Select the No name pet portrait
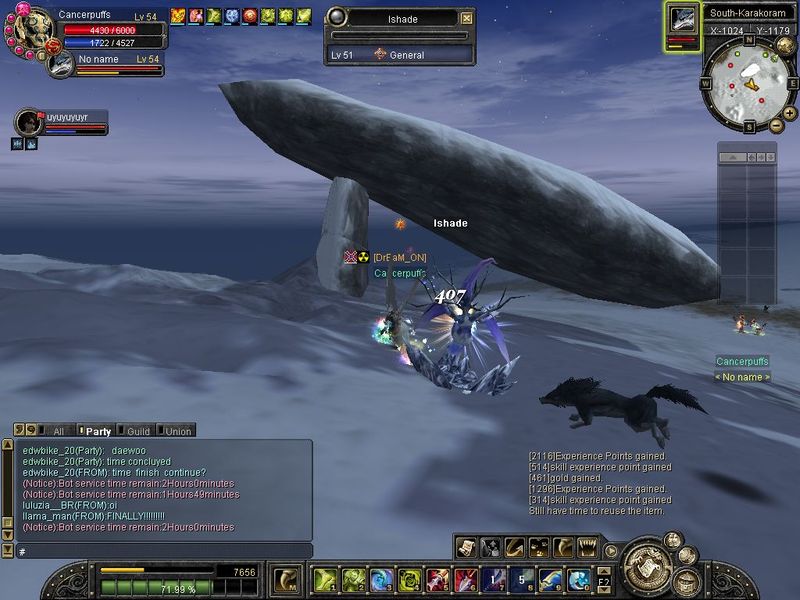The image size is (800, 600). (61, 64)
